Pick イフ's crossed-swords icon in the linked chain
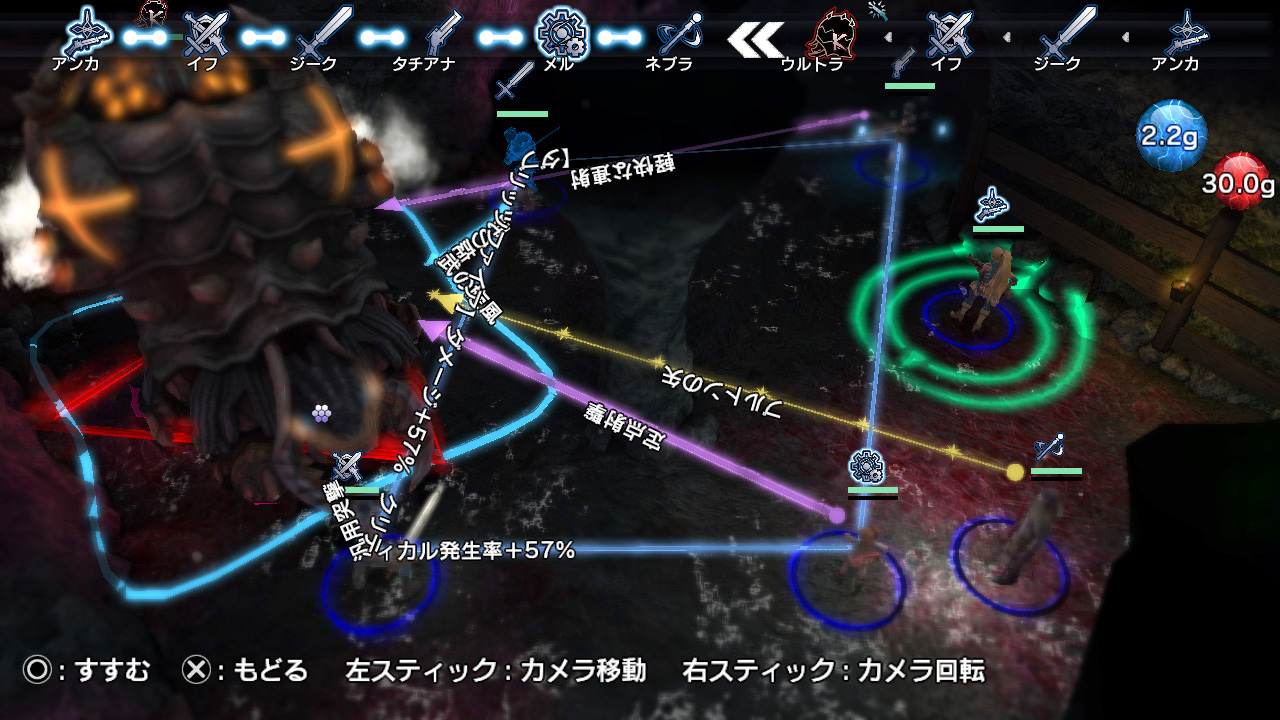1280x720 pixels. point(206,35)
